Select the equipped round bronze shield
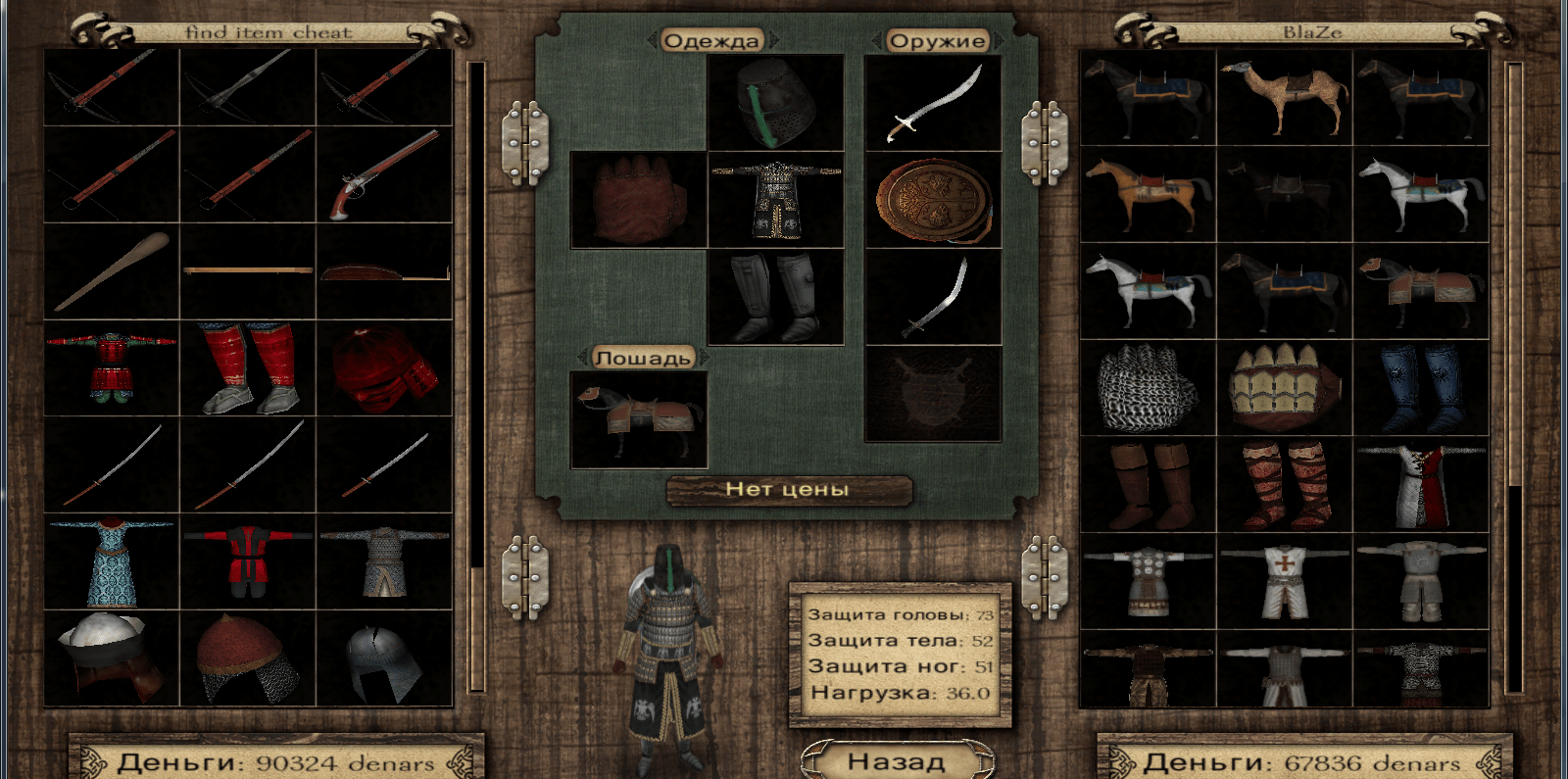Viewport: 1568px width, 779px height. [x=932, y=200]
